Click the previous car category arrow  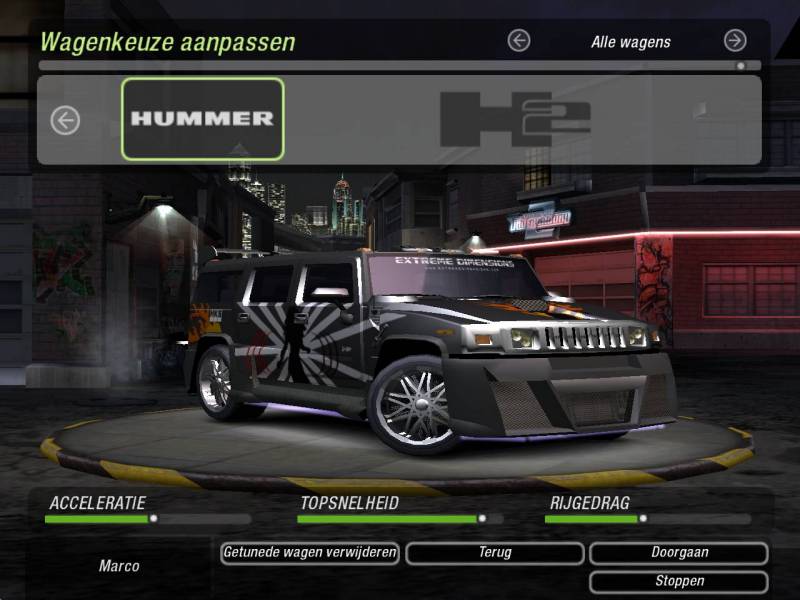pos(518,41)
